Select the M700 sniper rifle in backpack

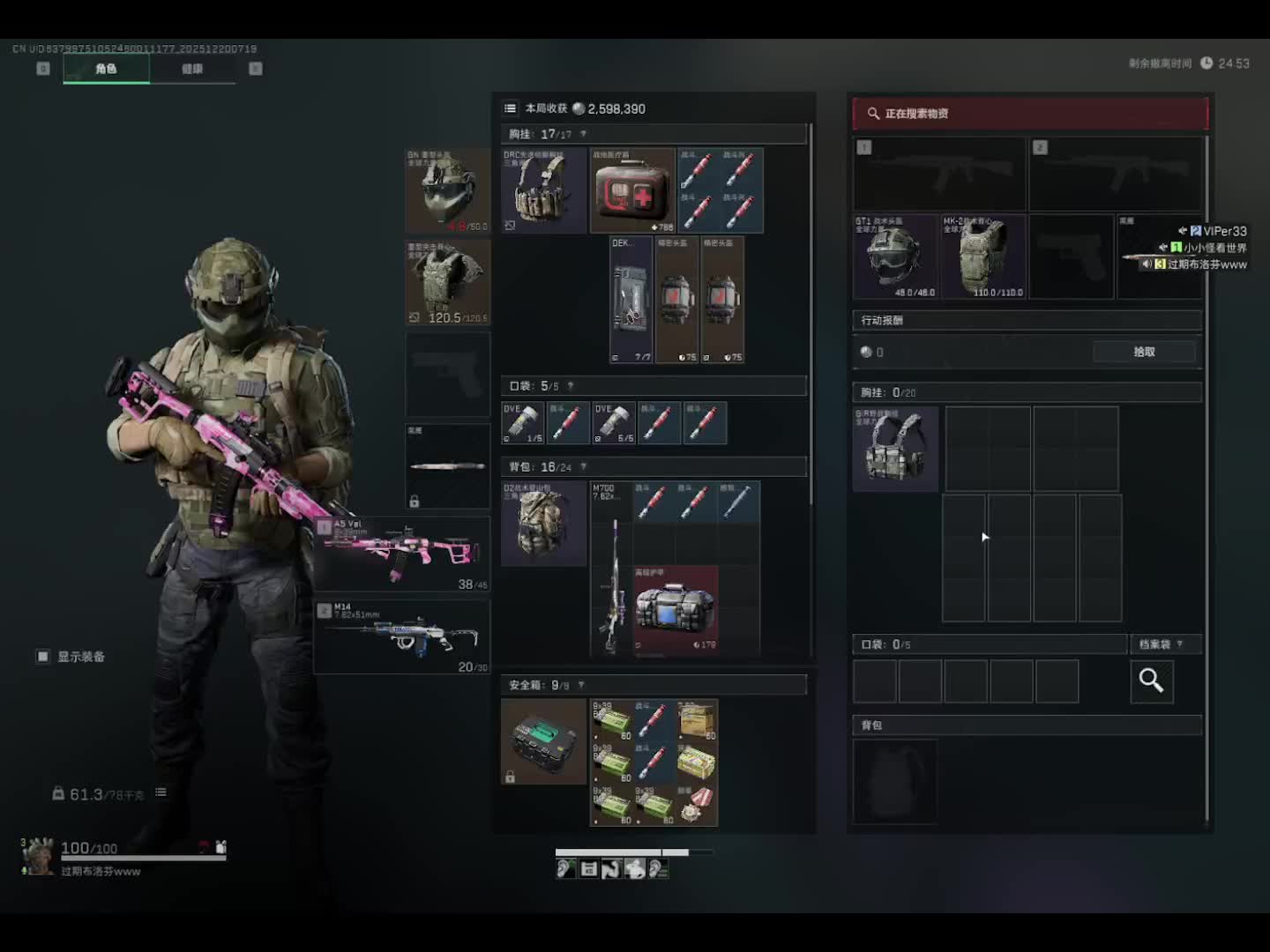tap(610, 569)
